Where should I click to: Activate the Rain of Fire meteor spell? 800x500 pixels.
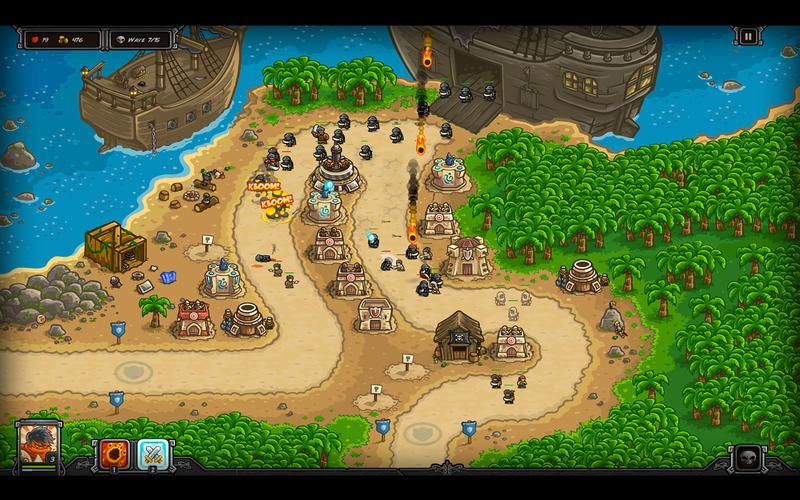click(x=113, y=454)
